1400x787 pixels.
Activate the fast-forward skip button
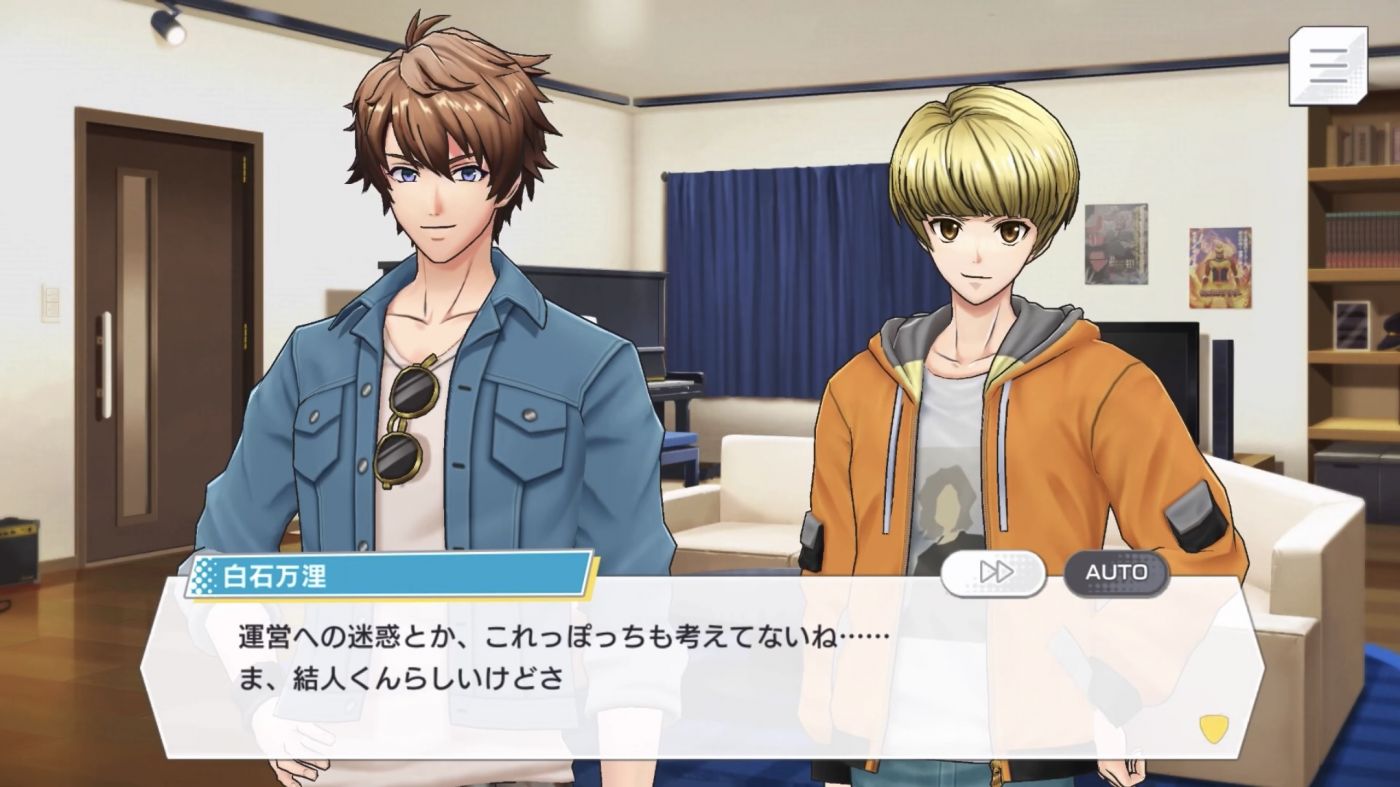[993, 572]
